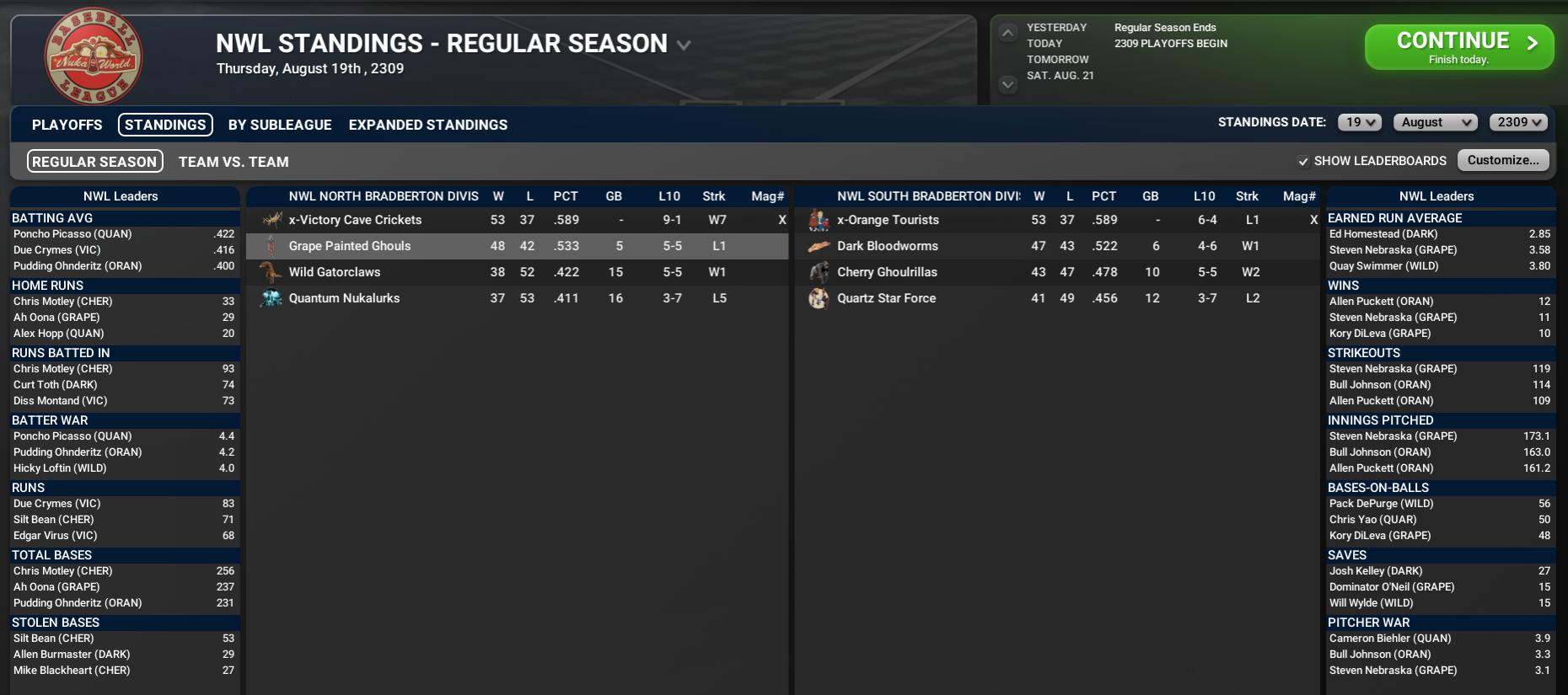View the Dark Bloodworms team

(887, 246)
